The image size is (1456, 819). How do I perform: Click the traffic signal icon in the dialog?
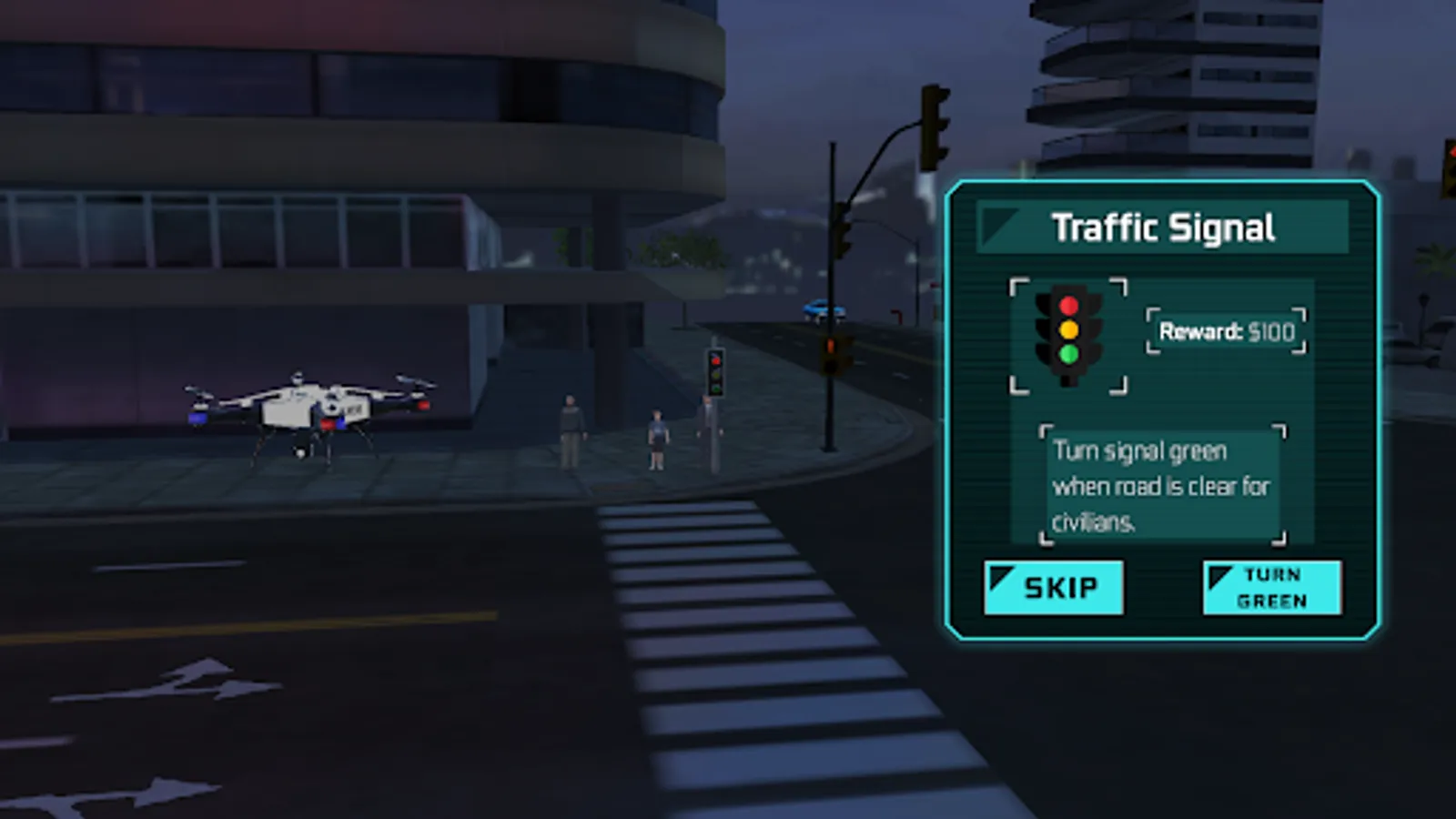click(1069, 332)
